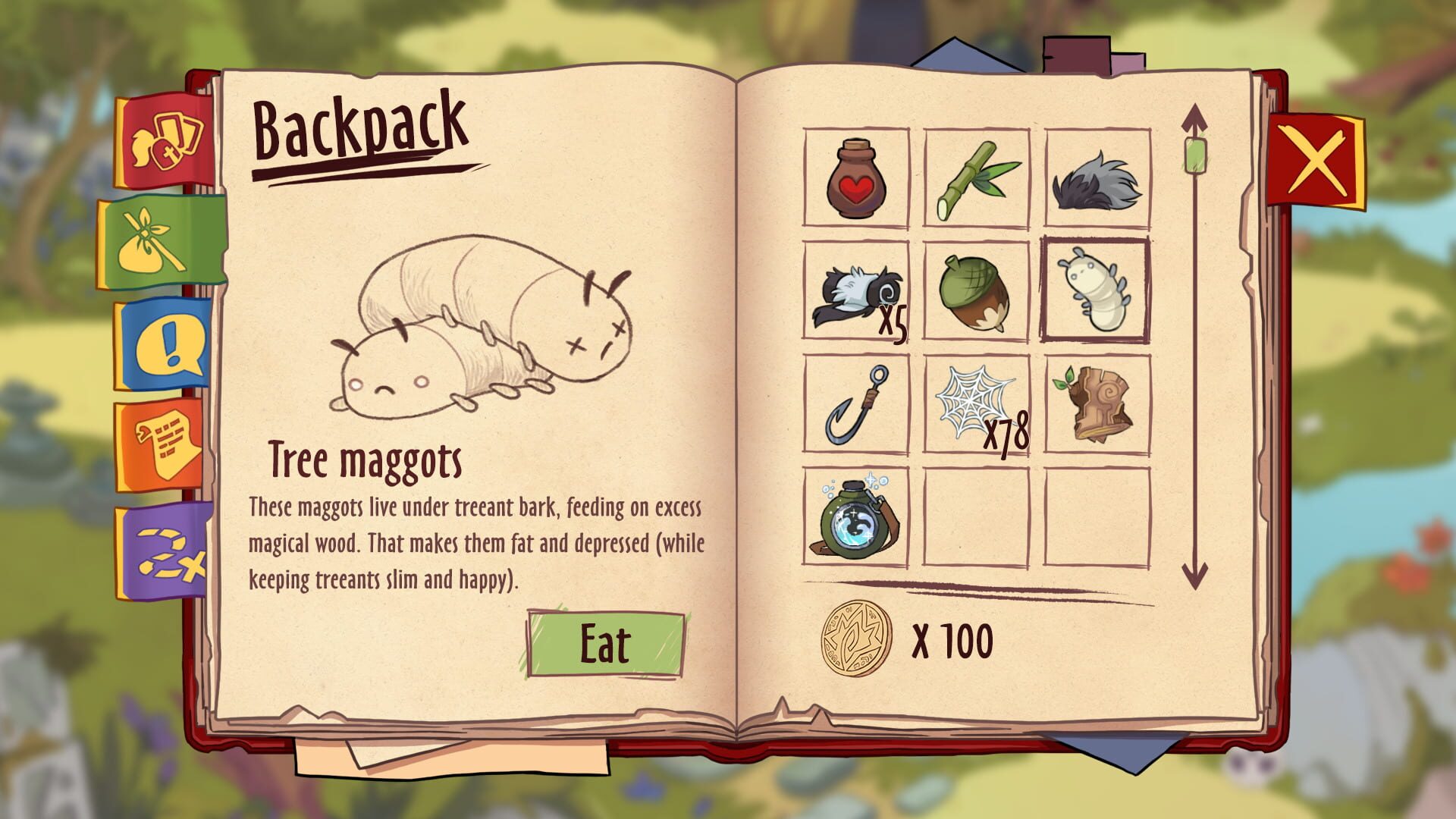Select the bamboo stalk item
The height and width of the screenshot is (819, 1456).
[x=976, y=178]
